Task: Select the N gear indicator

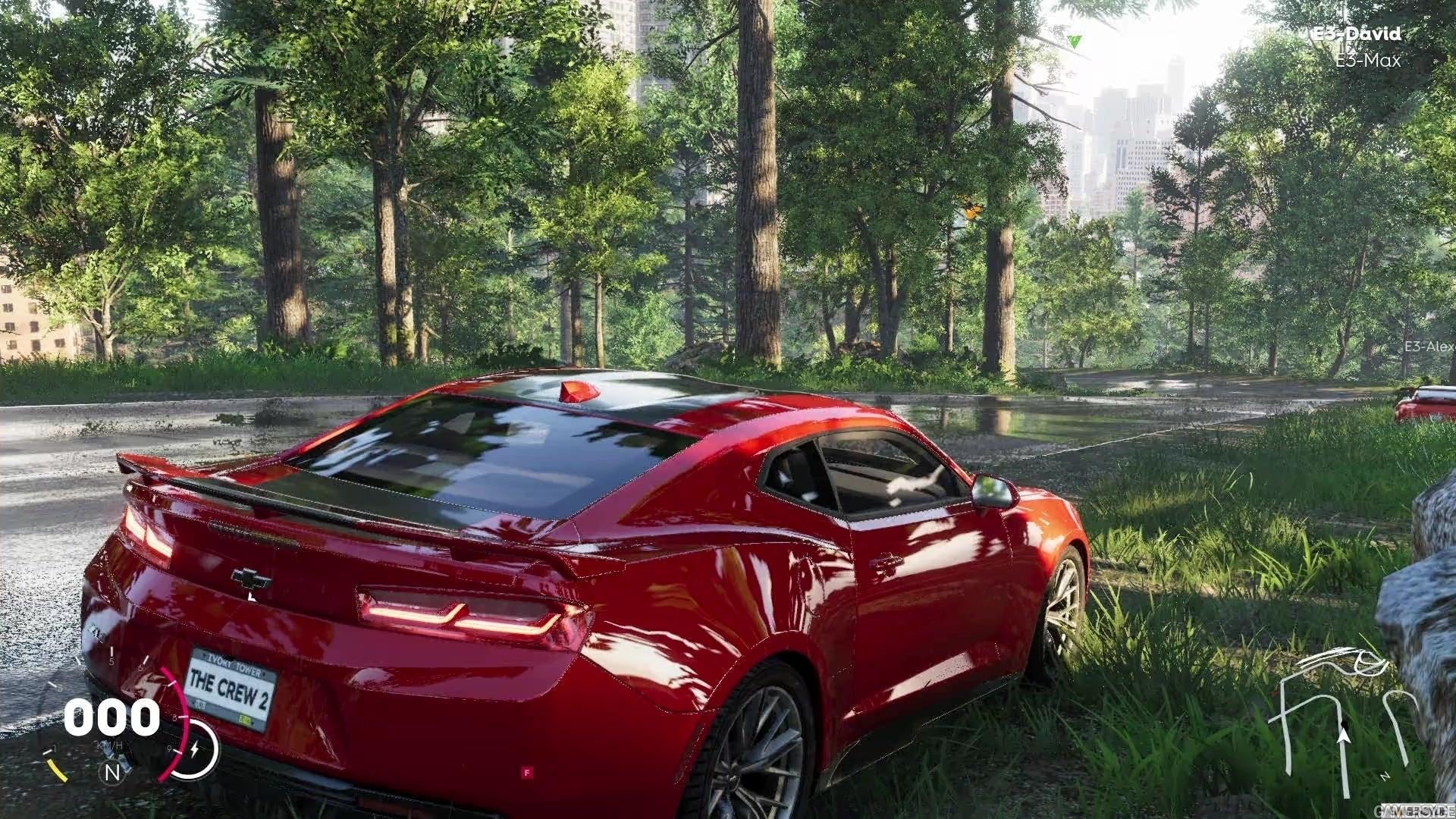Action: click(112, 772)
